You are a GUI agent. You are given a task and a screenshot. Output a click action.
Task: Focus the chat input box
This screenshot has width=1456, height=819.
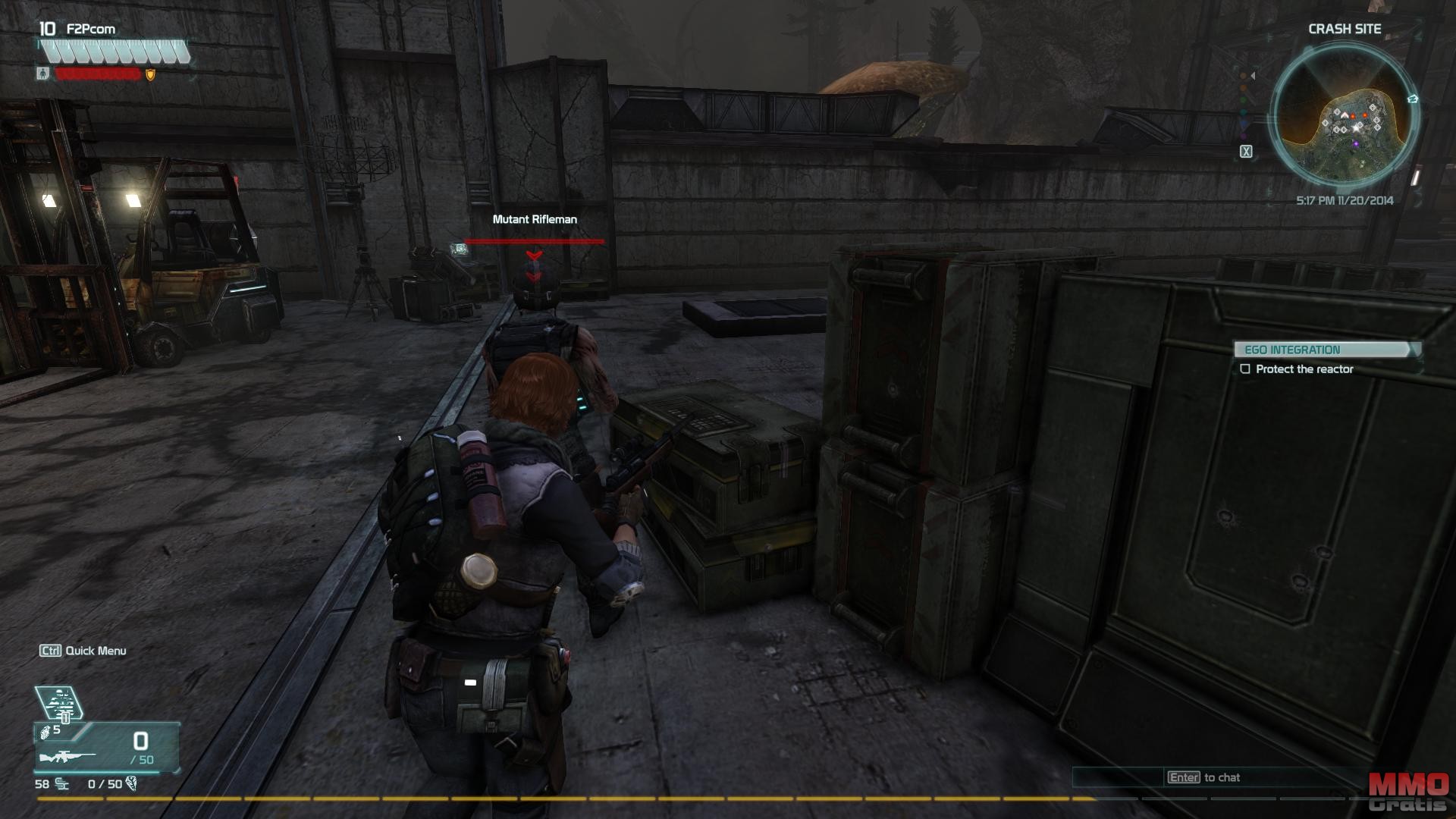tap(1213, 777)
